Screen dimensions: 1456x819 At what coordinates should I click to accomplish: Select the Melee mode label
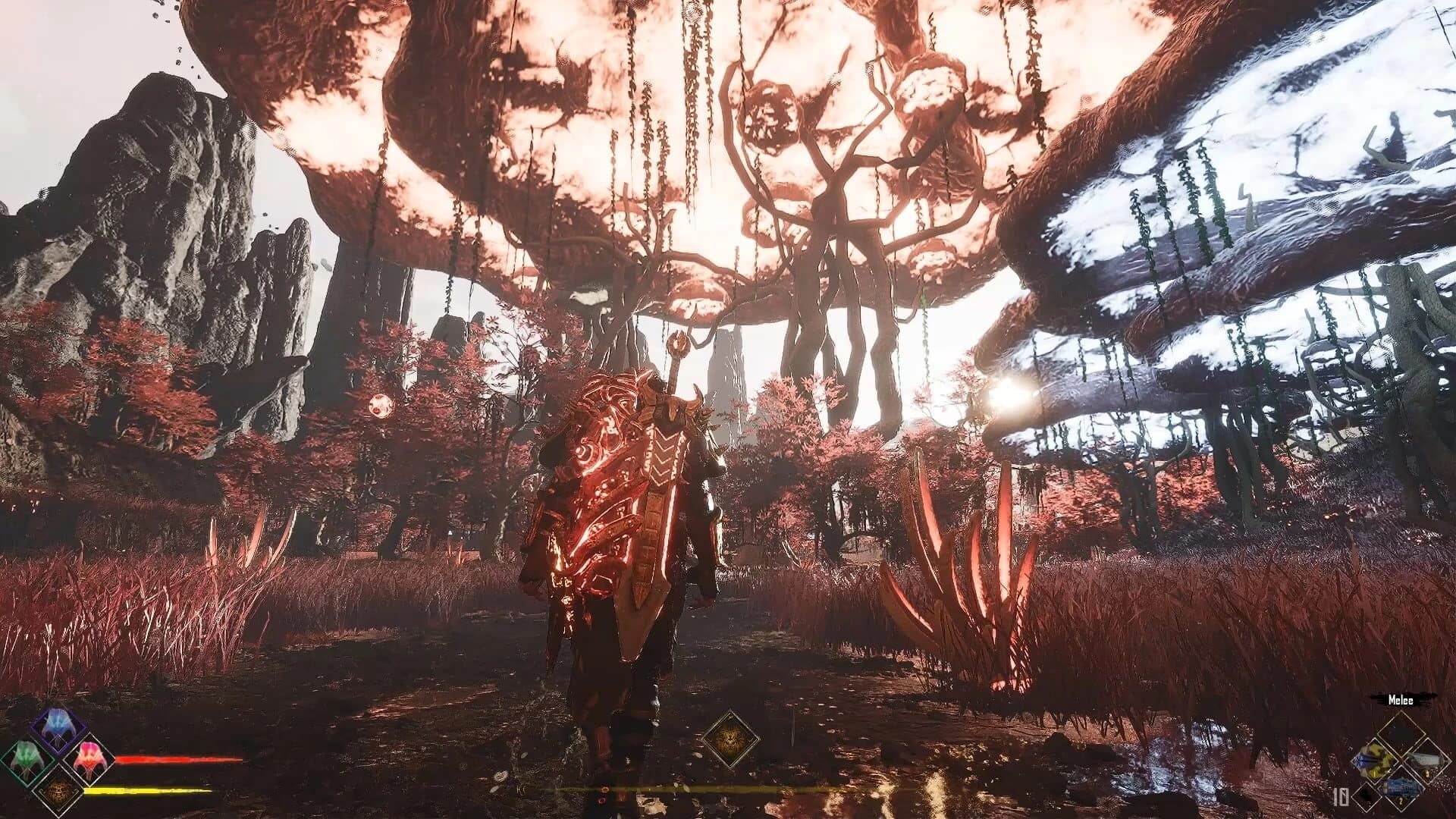coord(1401,701)
